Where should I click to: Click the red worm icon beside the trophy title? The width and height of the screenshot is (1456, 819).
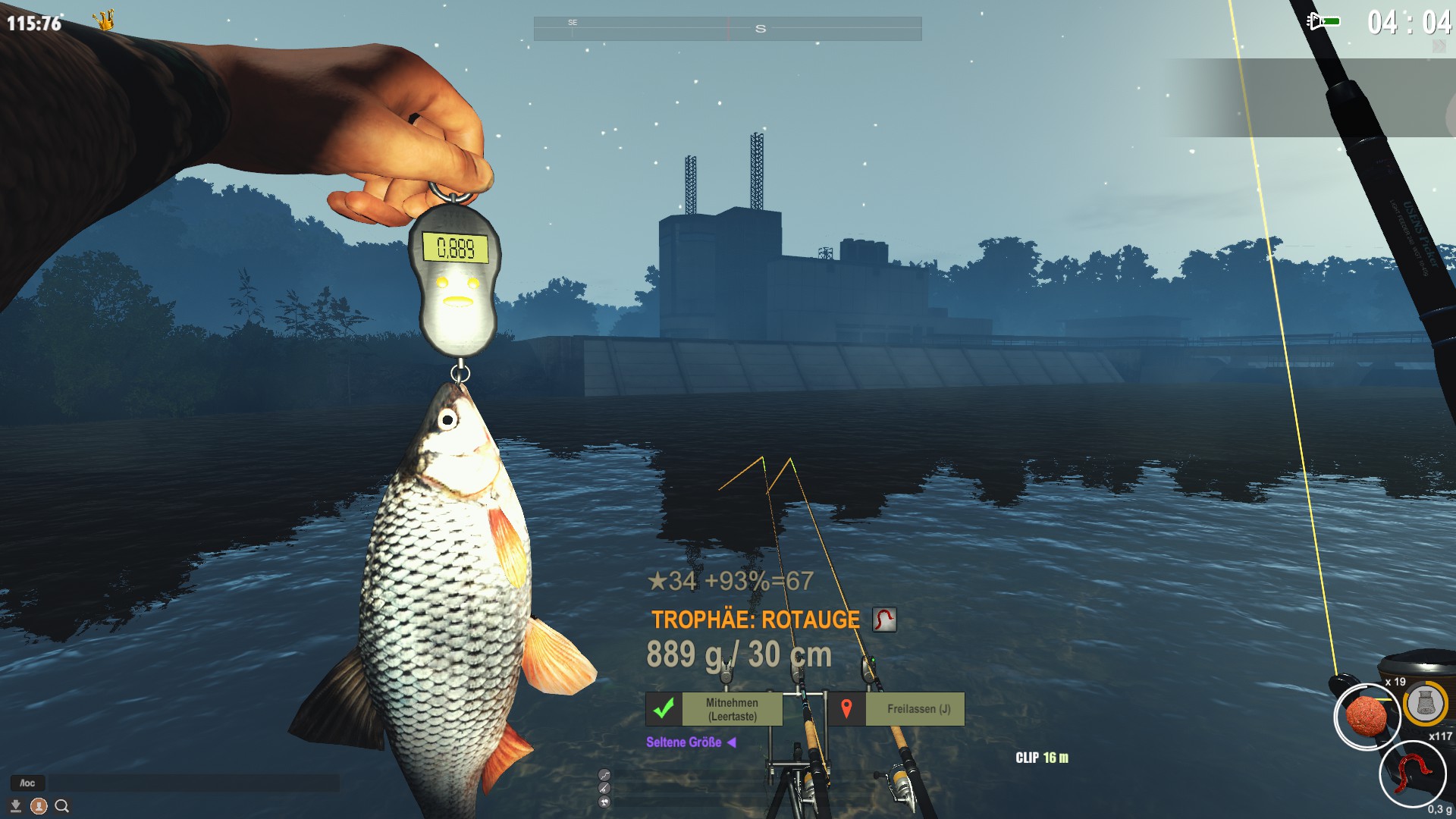[x=884, y=620]
